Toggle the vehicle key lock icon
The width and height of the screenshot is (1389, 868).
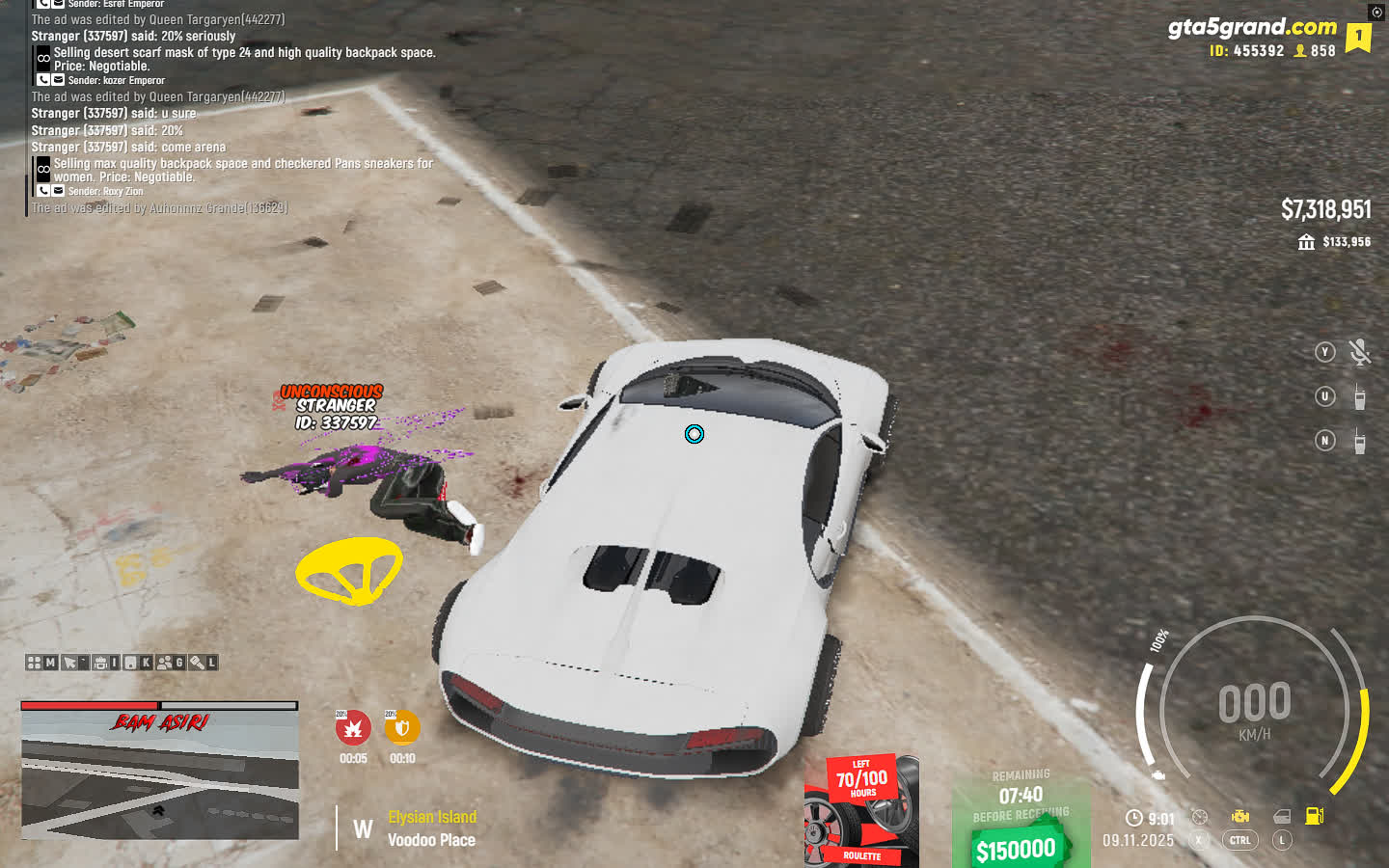pyautogui.click(x=197, y=663)
